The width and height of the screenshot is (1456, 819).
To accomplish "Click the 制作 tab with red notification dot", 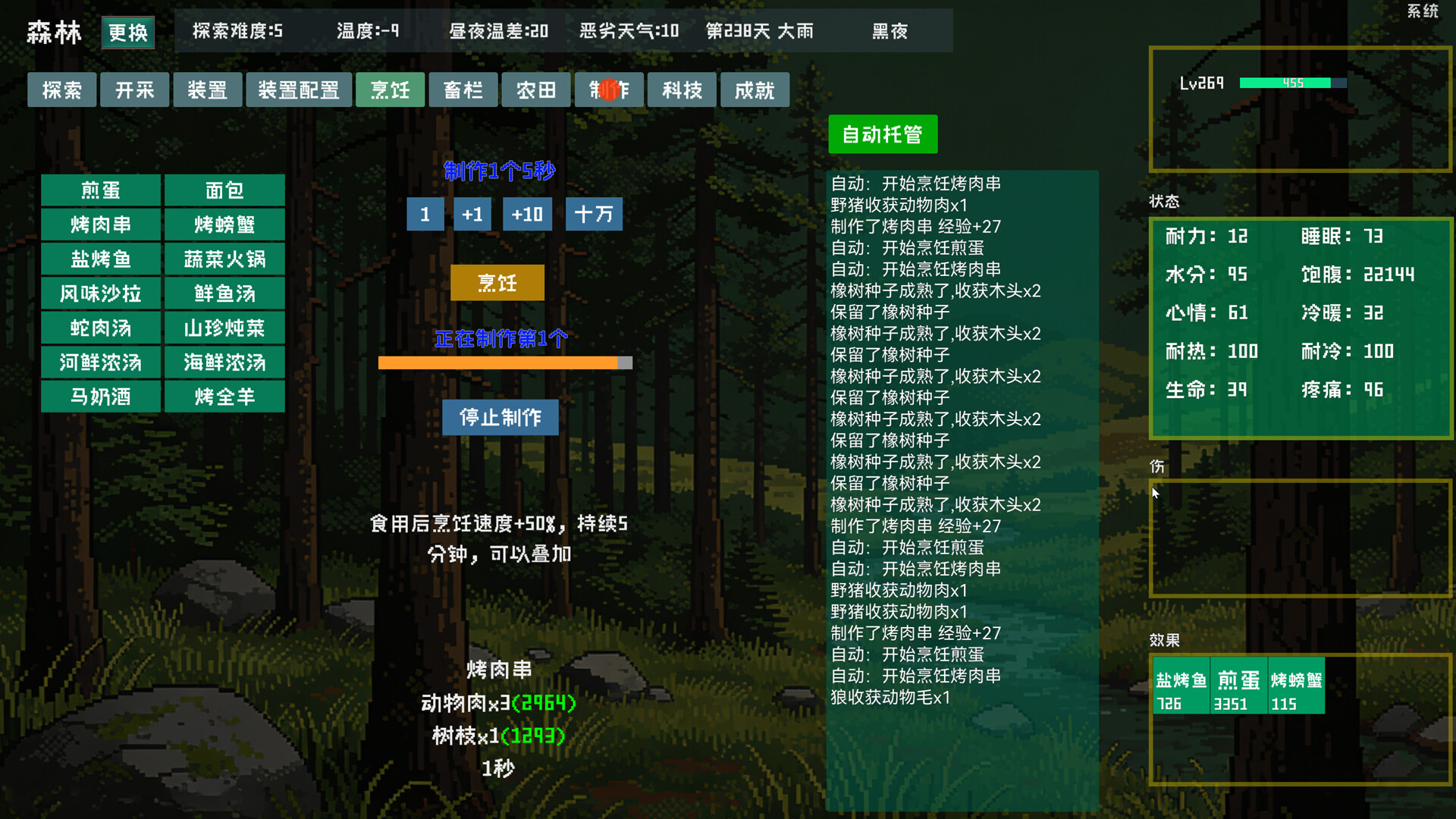I will point(609,89).
